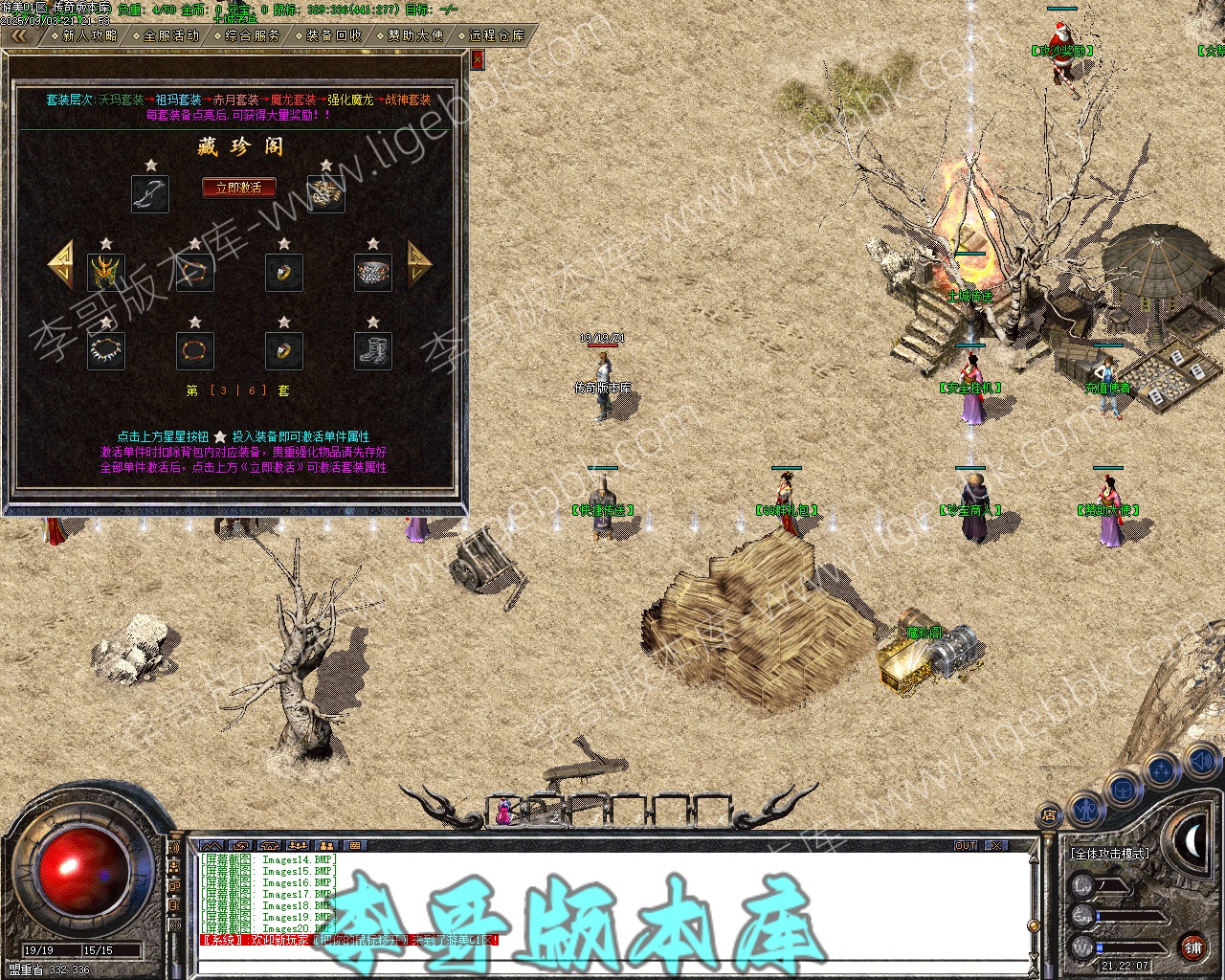The width and height of the screenshot is (1225, 980).
Task: Select the fang necklace equipment slot
Action: (106, 351)
